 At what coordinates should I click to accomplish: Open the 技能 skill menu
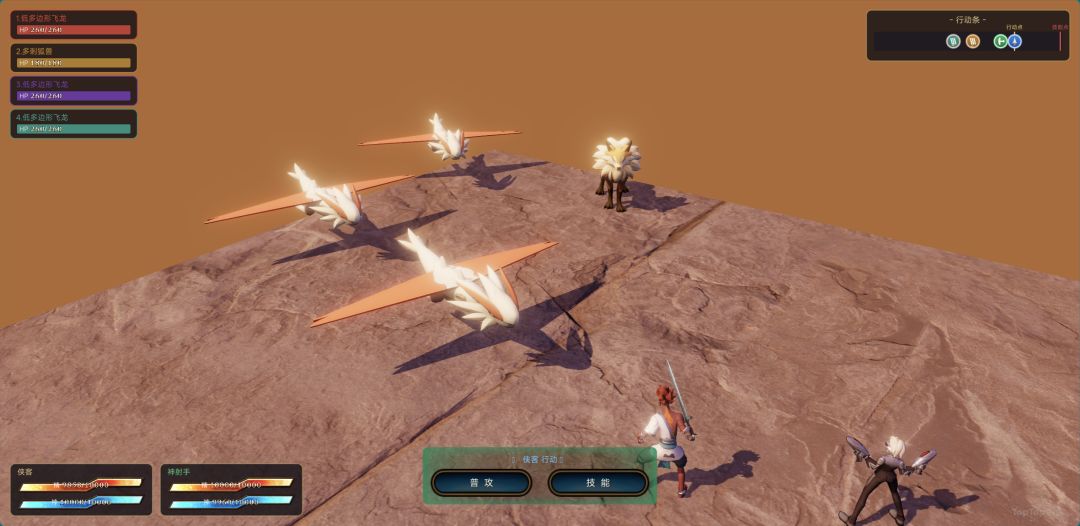[598, 483]
